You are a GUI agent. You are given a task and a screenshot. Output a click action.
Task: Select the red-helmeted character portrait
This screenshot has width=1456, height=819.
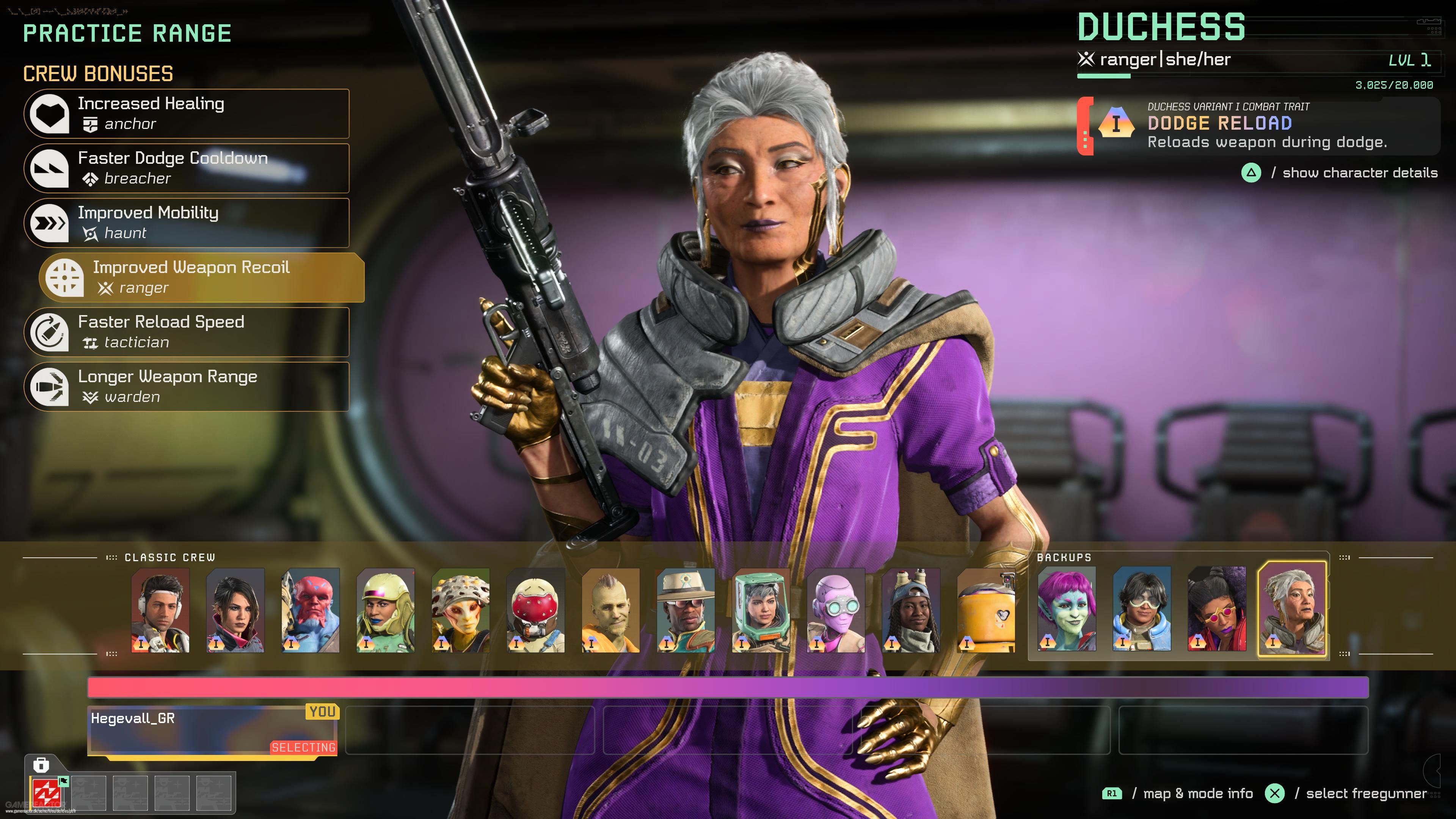coord(536,610)
